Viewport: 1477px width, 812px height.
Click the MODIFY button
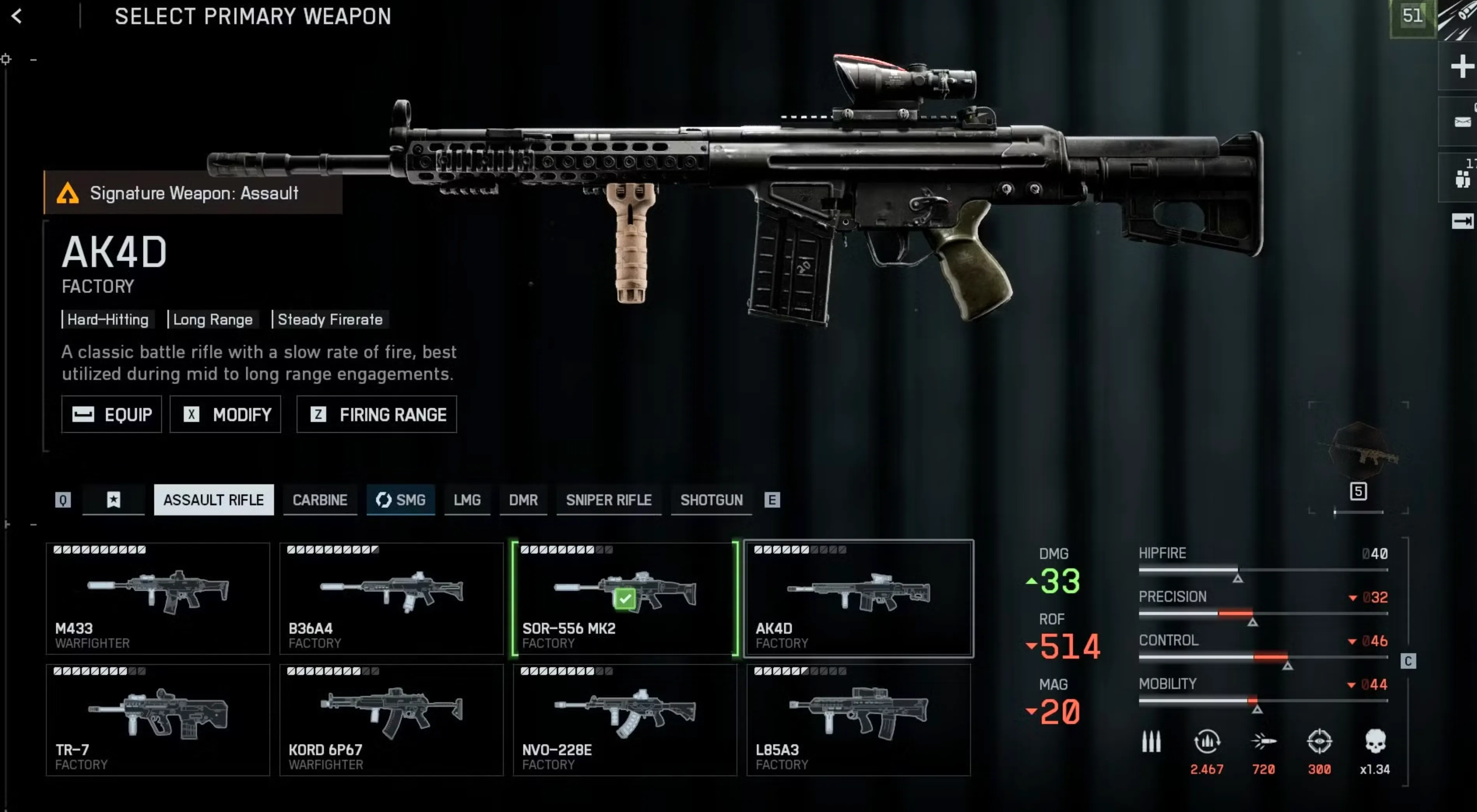(225, 415)
